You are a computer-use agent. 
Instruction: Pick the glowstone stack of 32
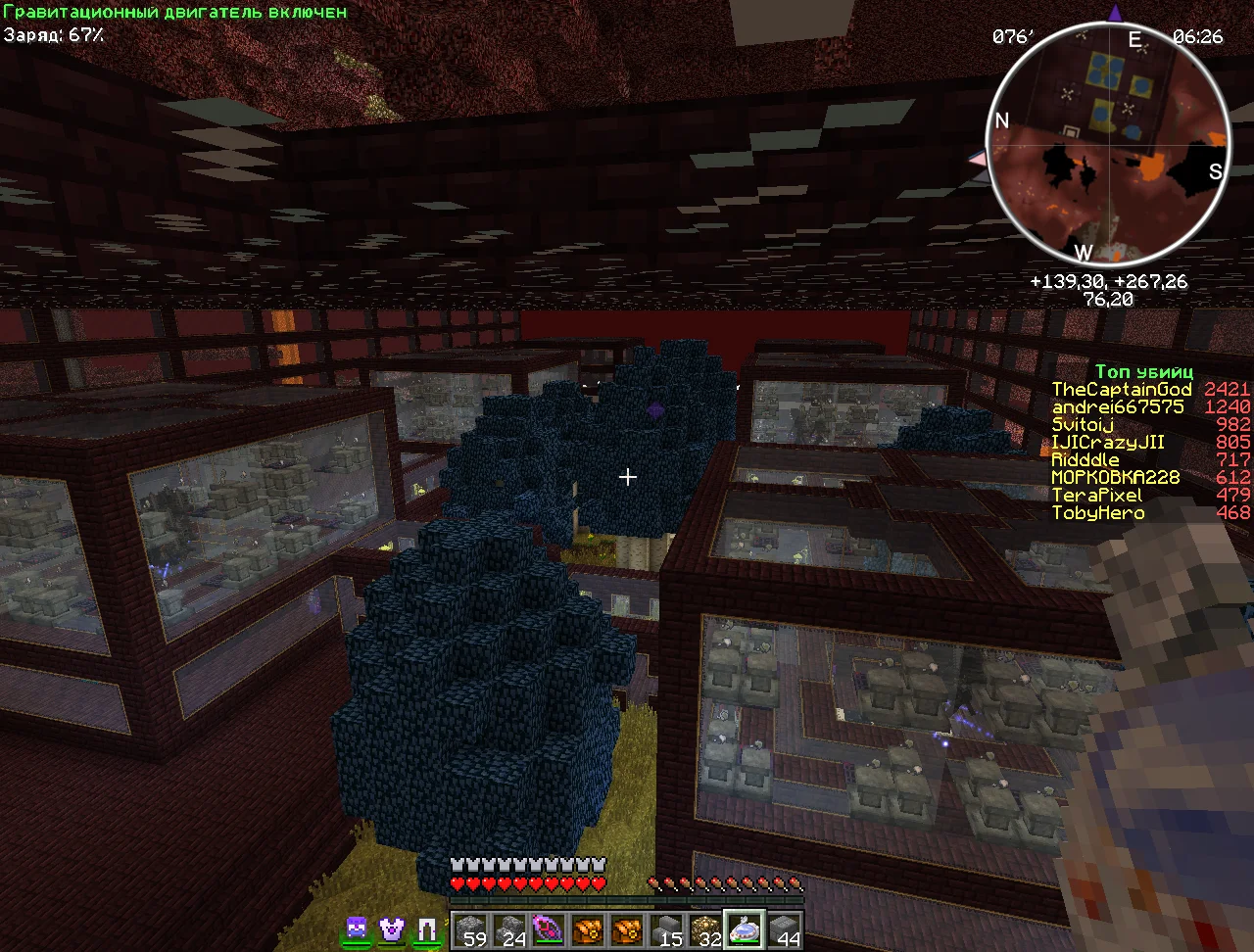(x=705, y=929)
